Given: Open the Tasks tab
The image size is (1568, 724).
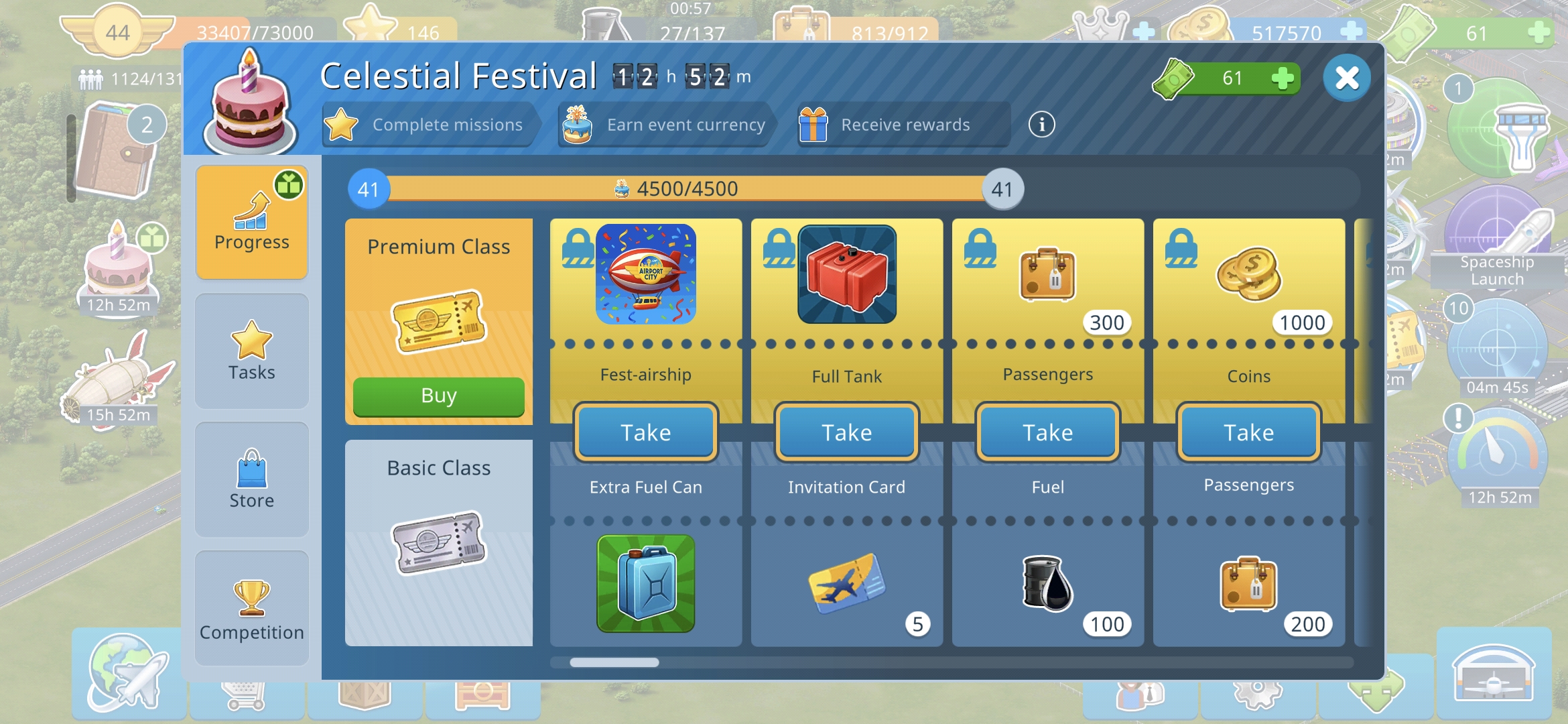Looking at the screenshot, I should tap(252, 351).
